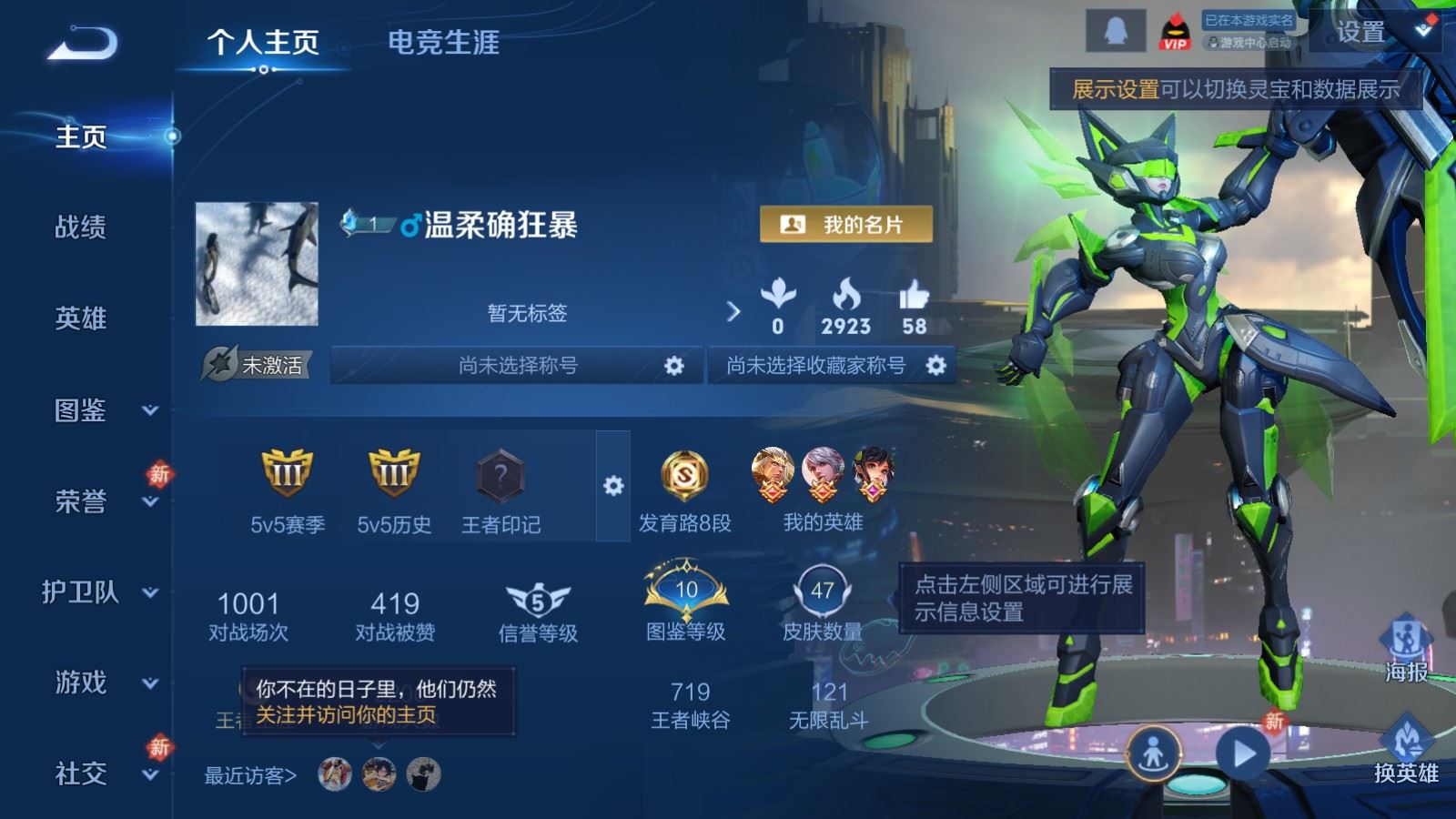Open settings for 尚未选择称号 title
Viewport: 1456px width, 819px height.
click(x=673, y=366)
